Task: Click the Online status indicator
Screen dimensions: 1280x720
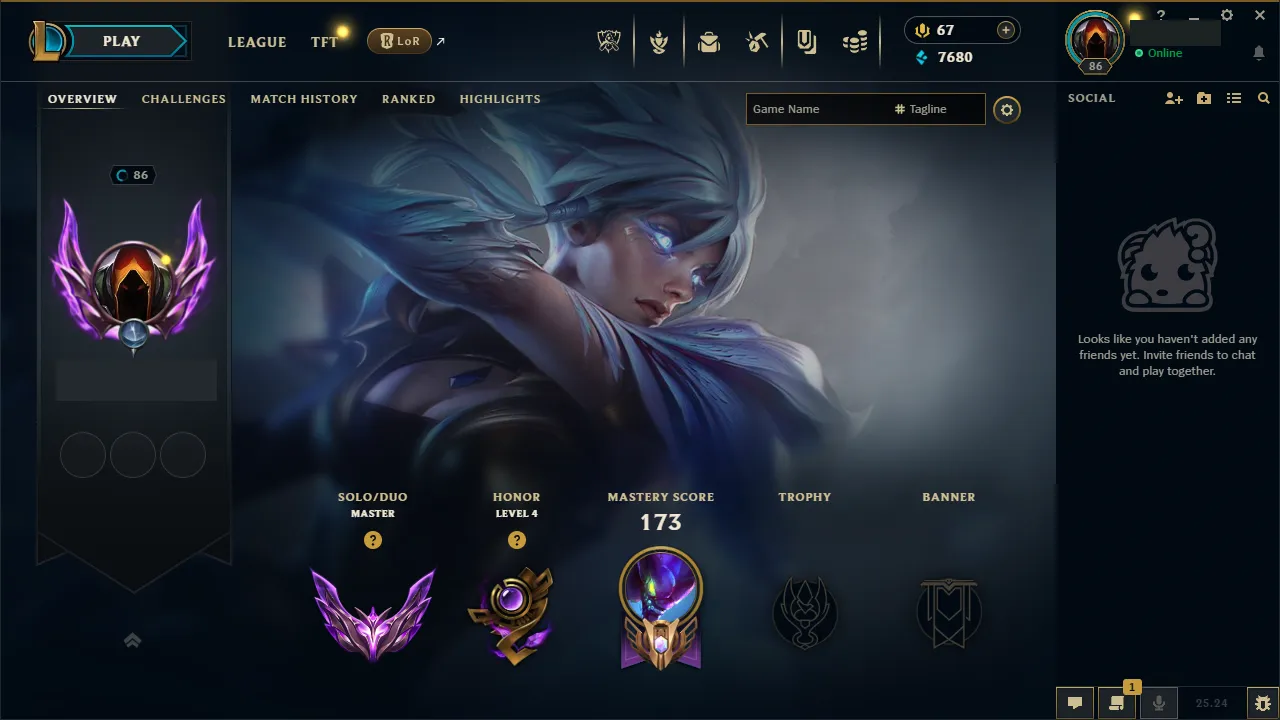Action: pyautogui.click(x=1160, y=53)
